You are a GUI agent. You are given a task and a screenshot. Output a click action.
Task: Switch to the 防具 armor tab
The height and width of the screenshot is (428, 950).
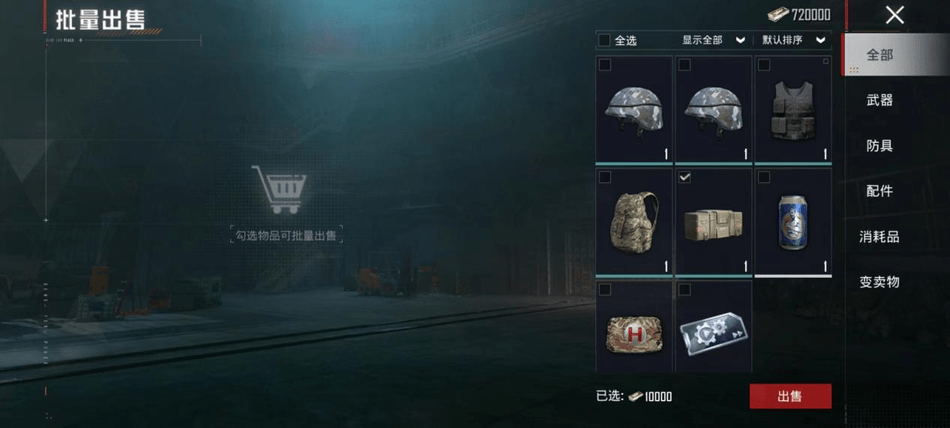click(879, 146)
